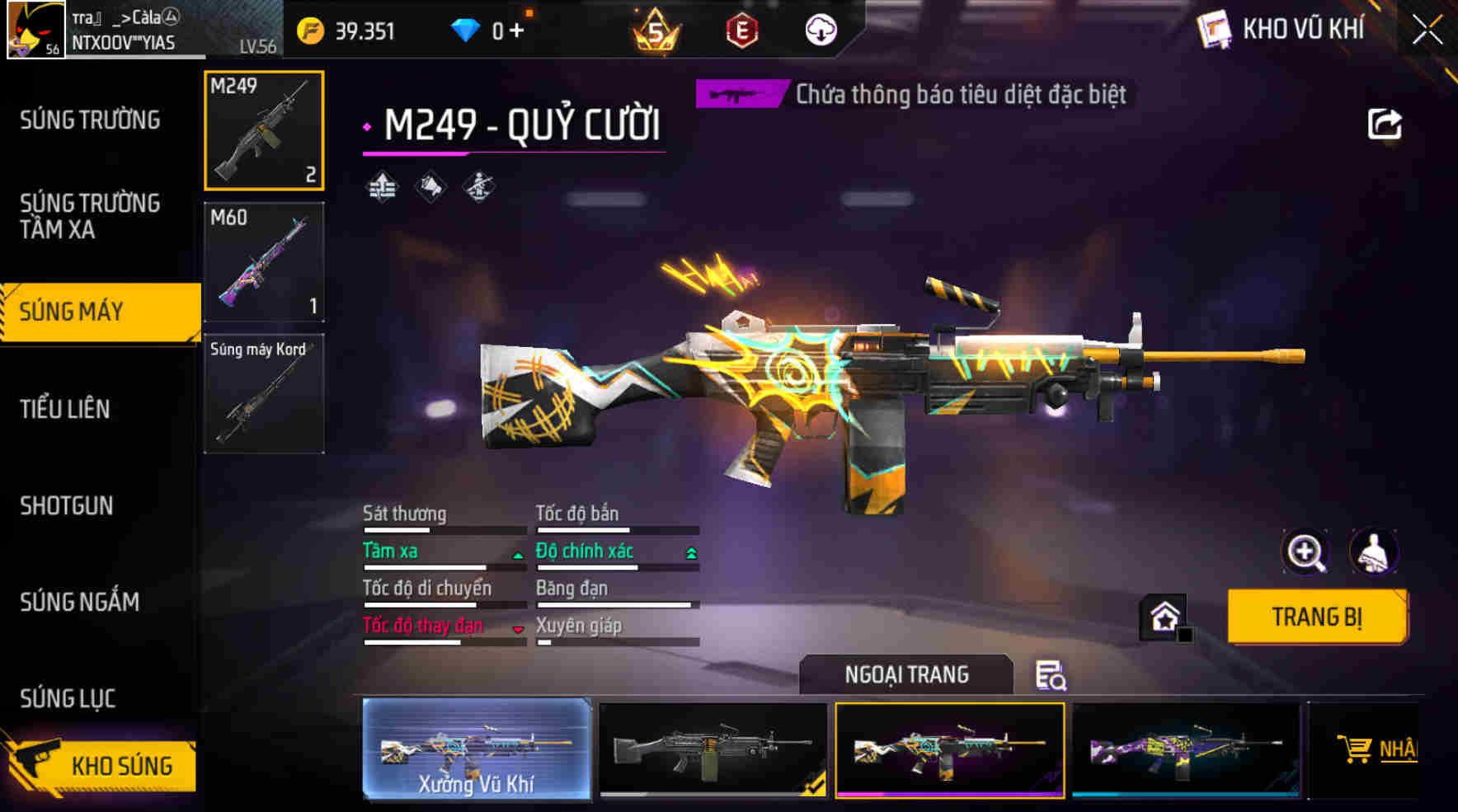Switch to the Ngoại Trang tab

coord(905,674)
